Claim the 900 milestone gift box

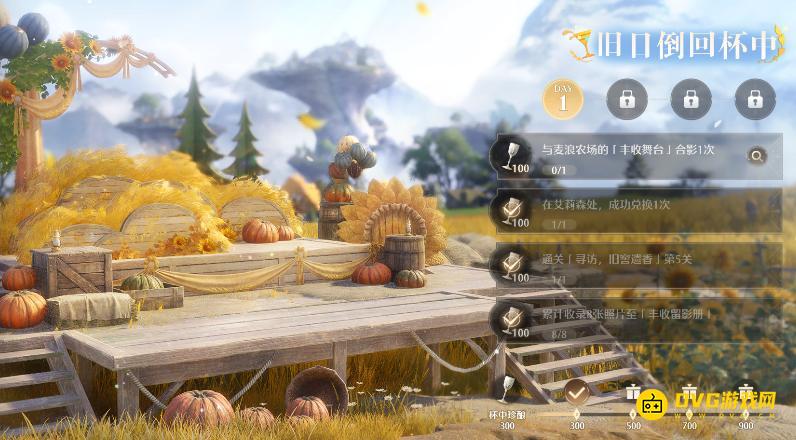745,392
